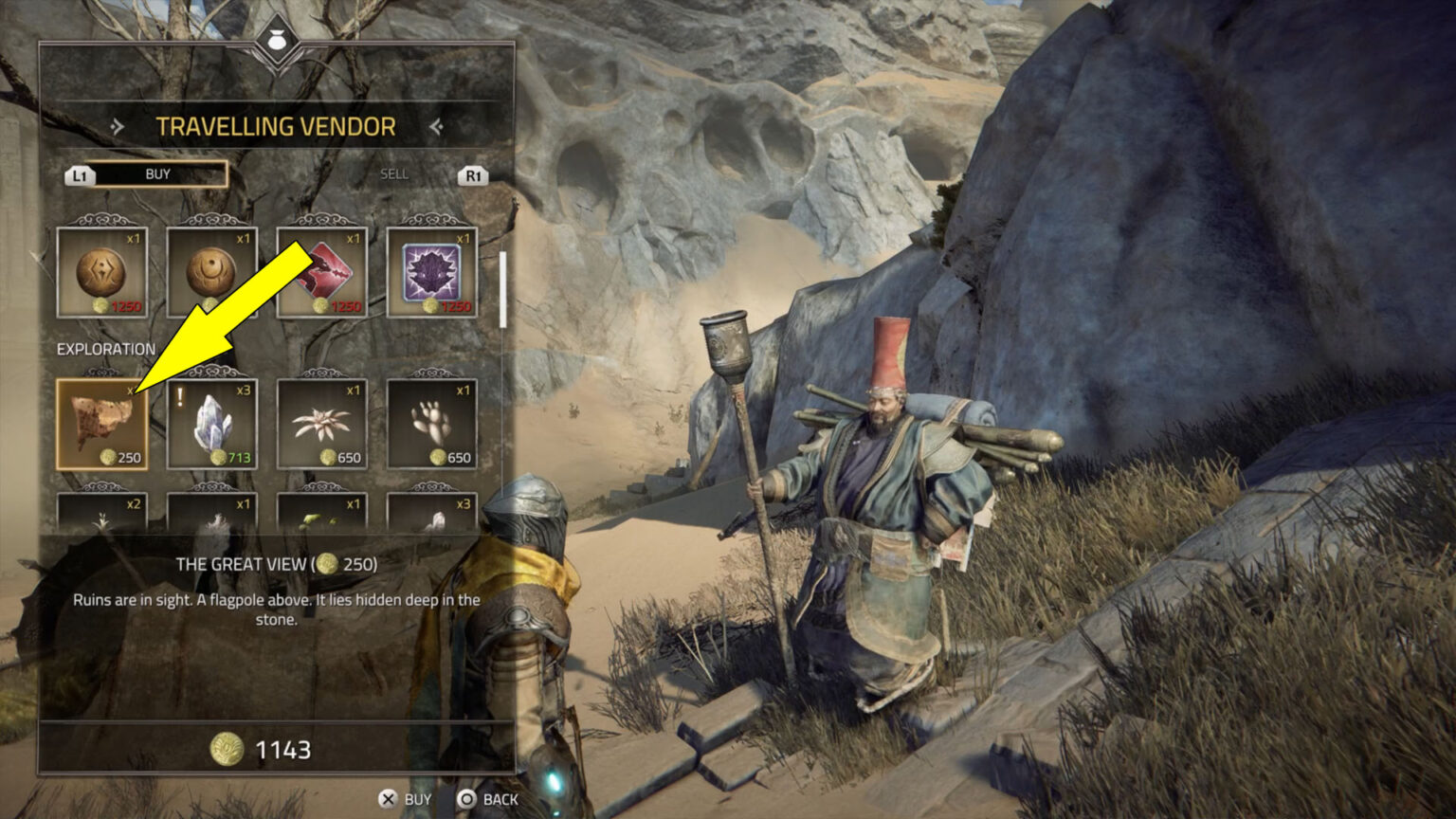Switch to the SELL tab
Viewport: 1456px width, 819px height.
click(x=392, y=173)
